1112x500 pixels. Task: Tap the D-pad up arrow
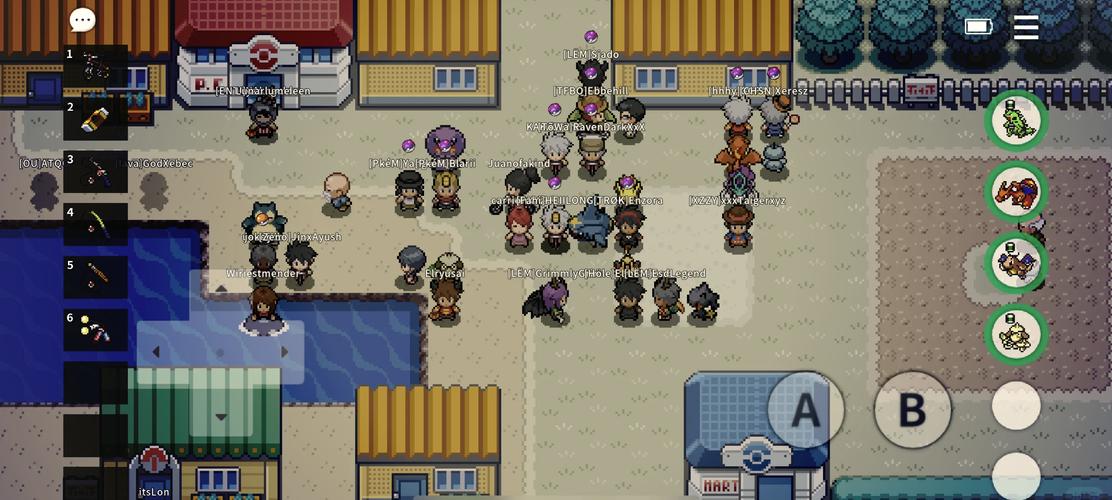point(221,289)
